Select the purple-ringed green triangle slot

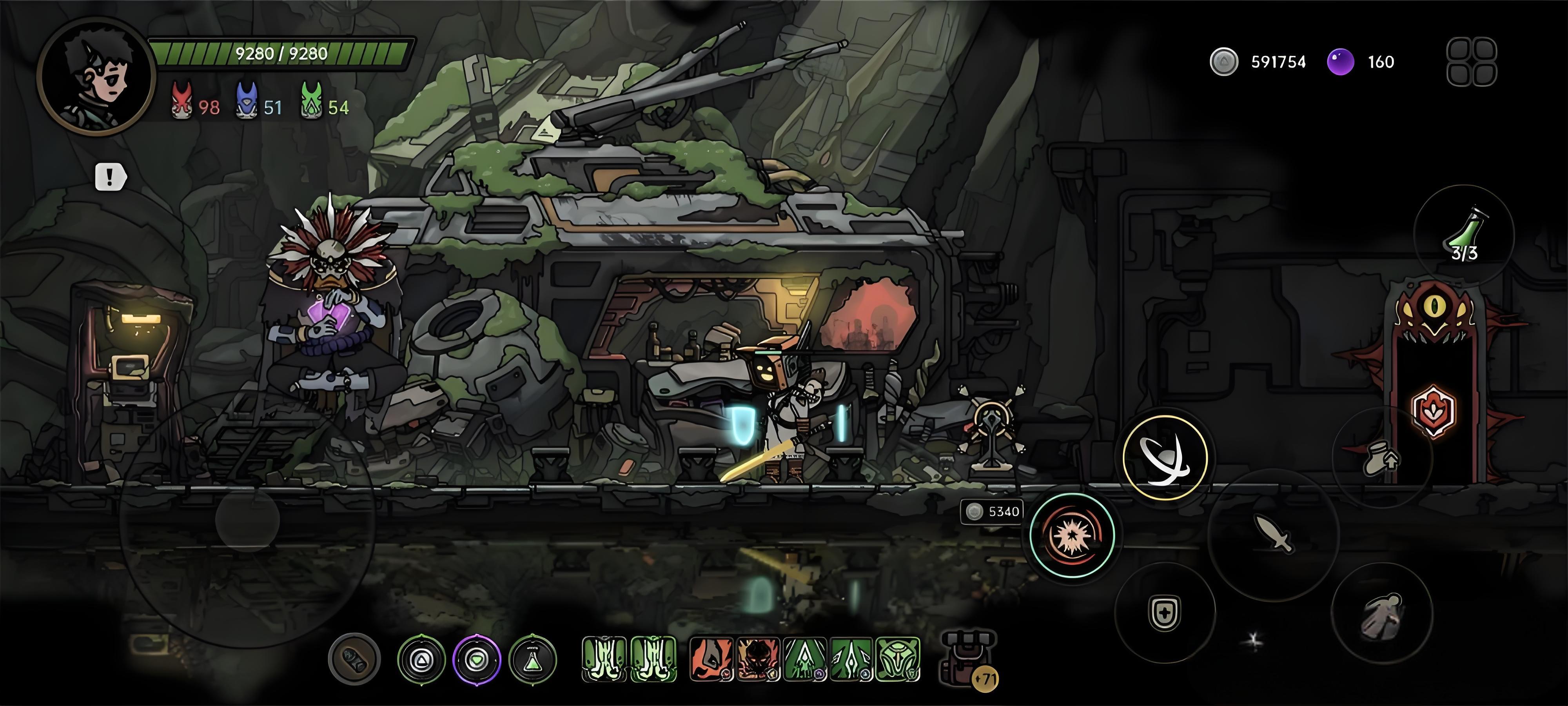[x=477, y=659]
